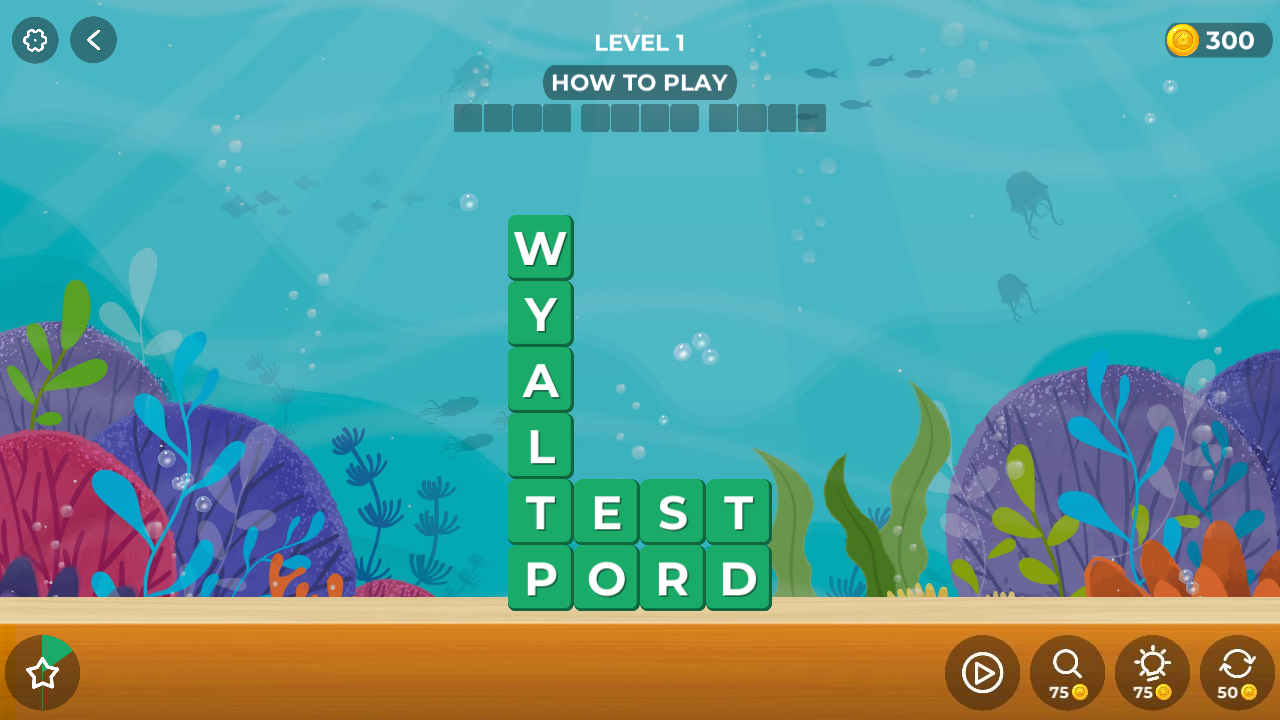This screenshot has width=1280, height=720.
Task: Click the letter S tile in TEST row
Action: [672, 511]
